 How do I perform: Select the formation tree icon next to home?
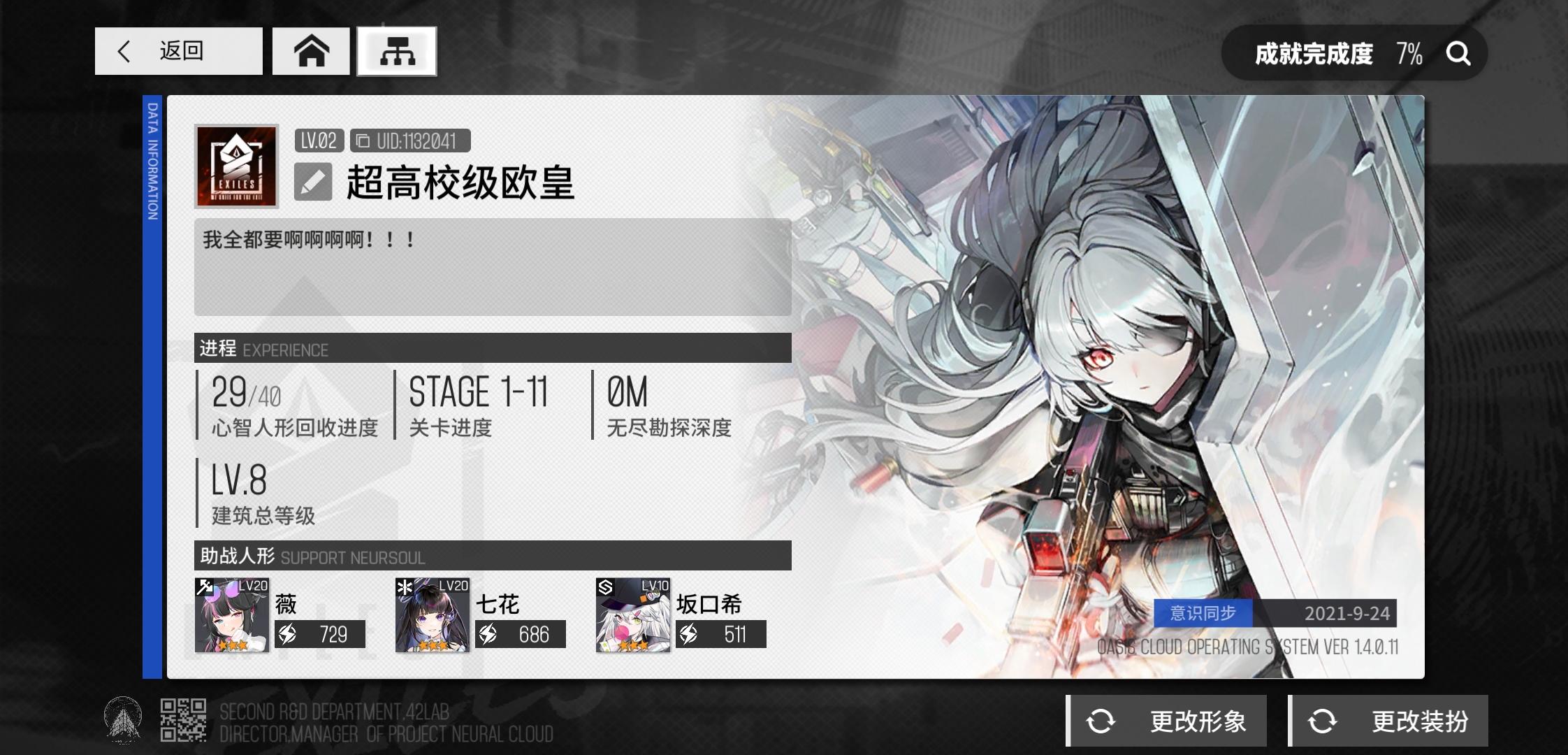[397, 51]
